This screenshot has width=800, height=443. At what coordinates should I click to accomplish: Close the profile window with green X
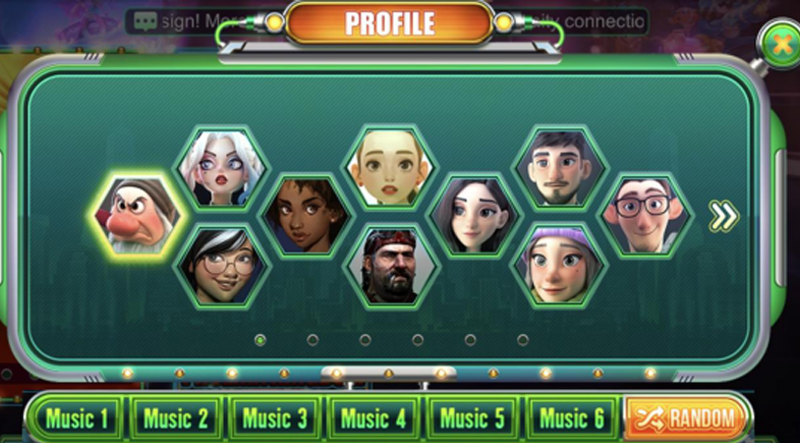[778, 46]
